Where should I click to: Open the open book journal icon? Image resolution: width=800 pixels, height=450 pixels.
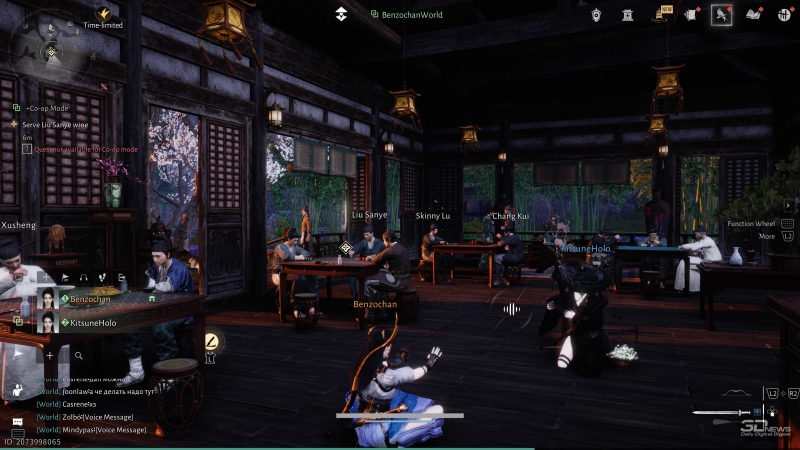pos(755,14)
